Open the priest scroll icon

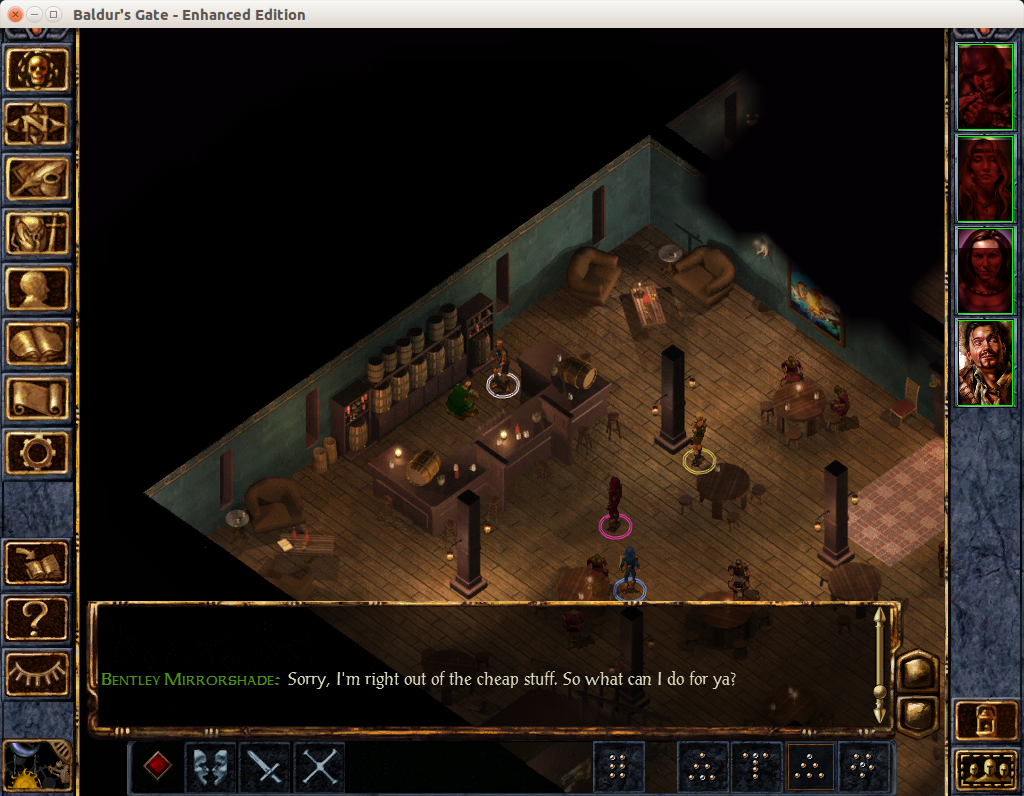(39, 398)
